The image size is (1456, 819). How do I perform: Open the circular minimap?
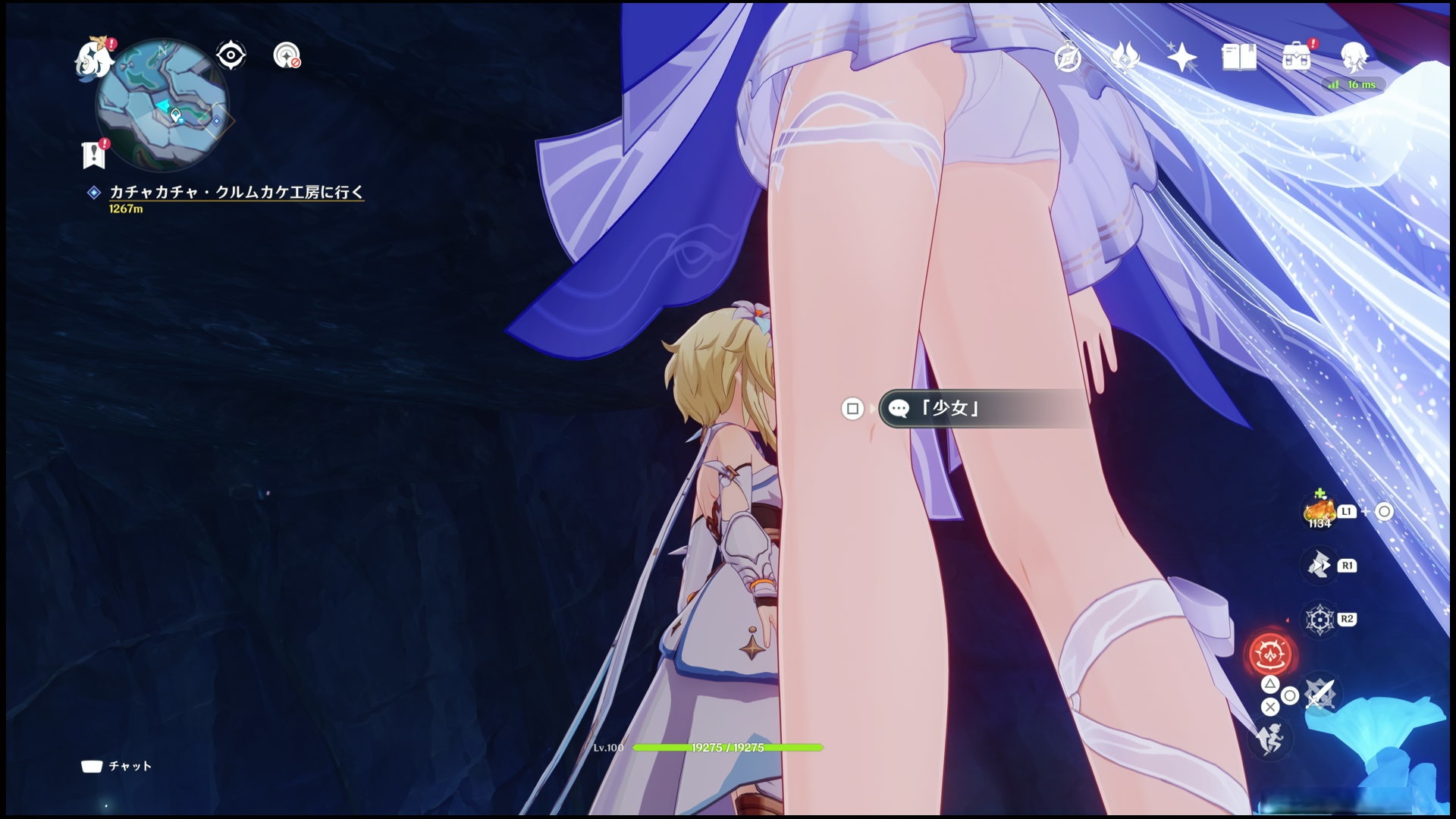[162, 105]
